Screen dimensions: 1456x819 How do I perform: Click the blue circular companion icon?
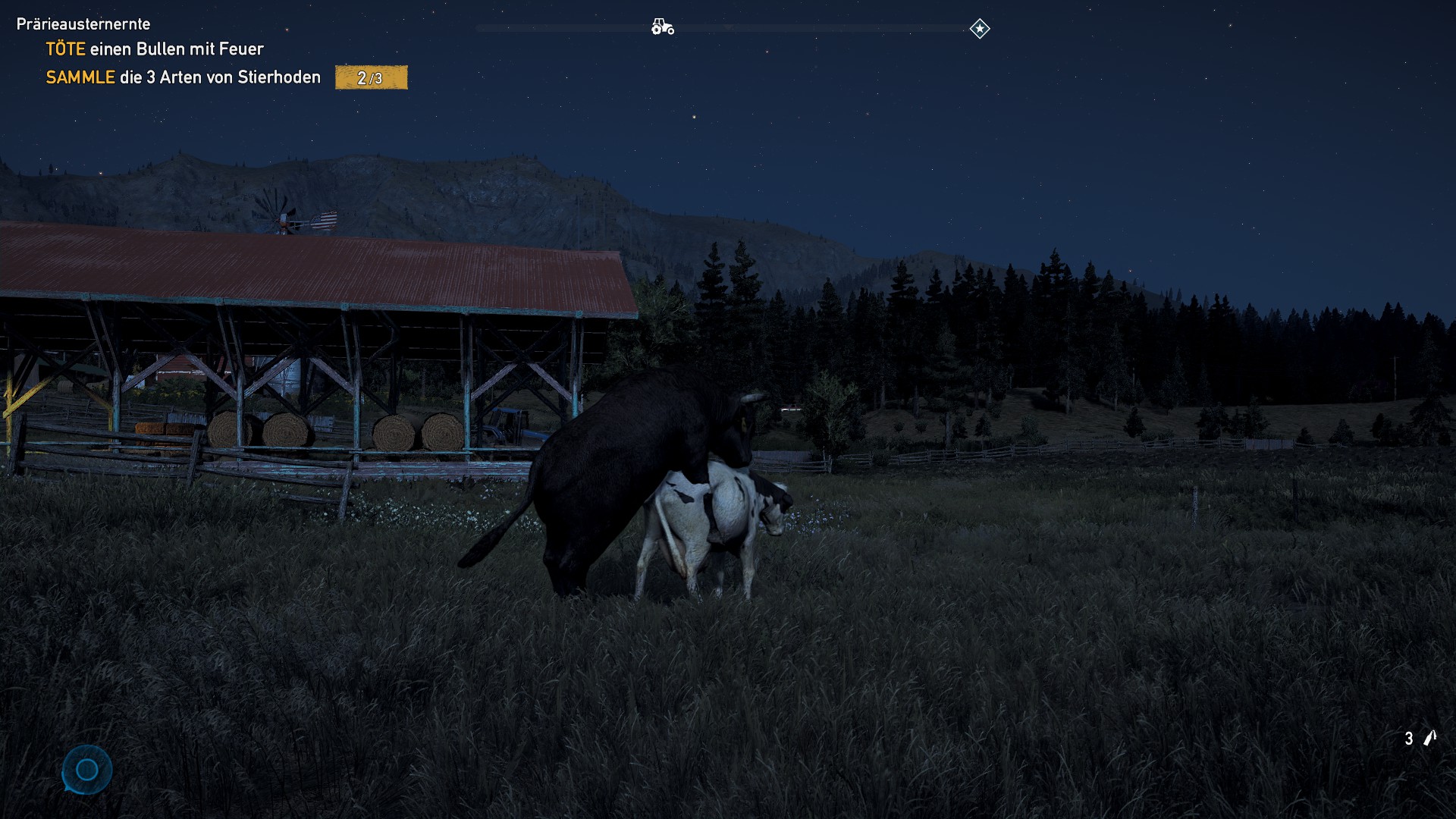(87, 770)
